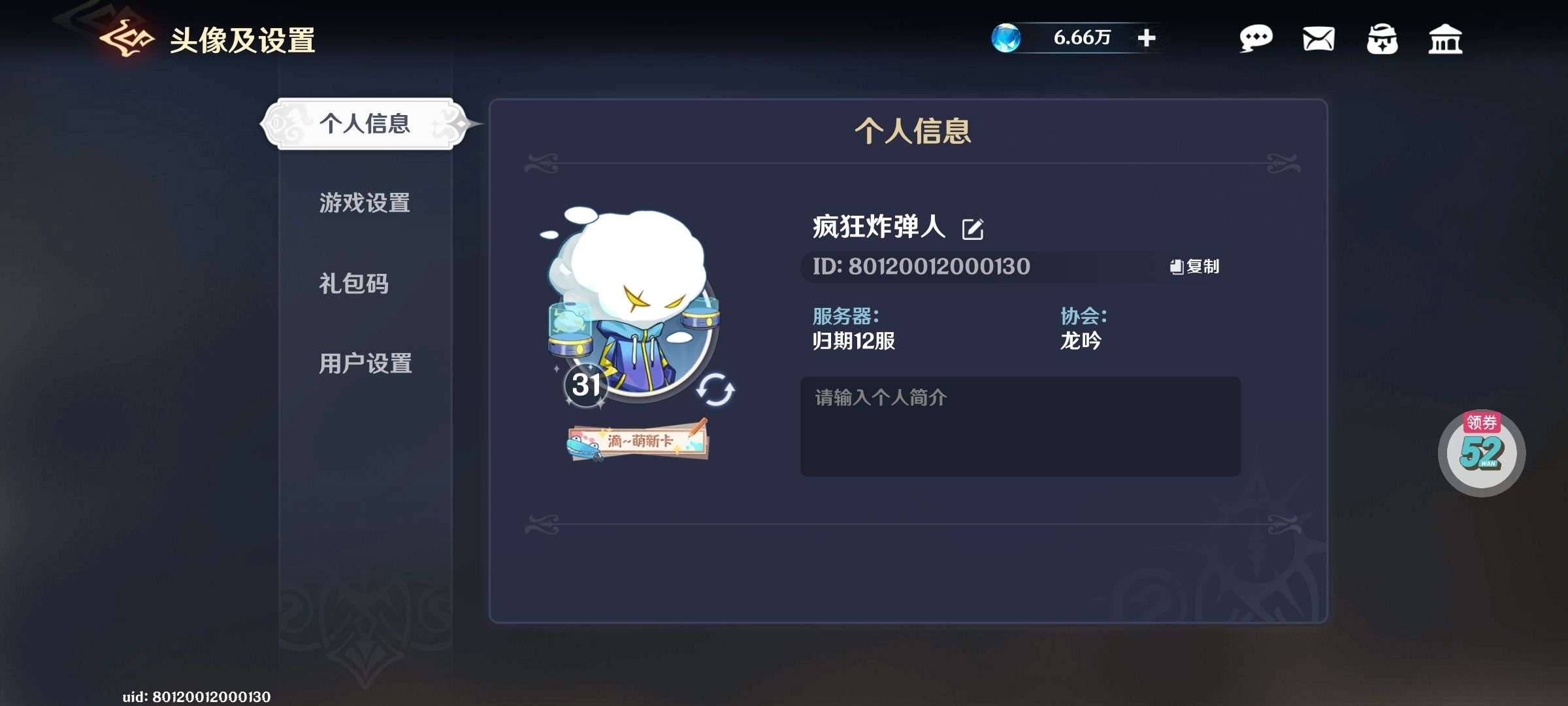1568x706 pixels.
Task: Click the plus button to add diamonds
Action: click(x=1149, y=38)
